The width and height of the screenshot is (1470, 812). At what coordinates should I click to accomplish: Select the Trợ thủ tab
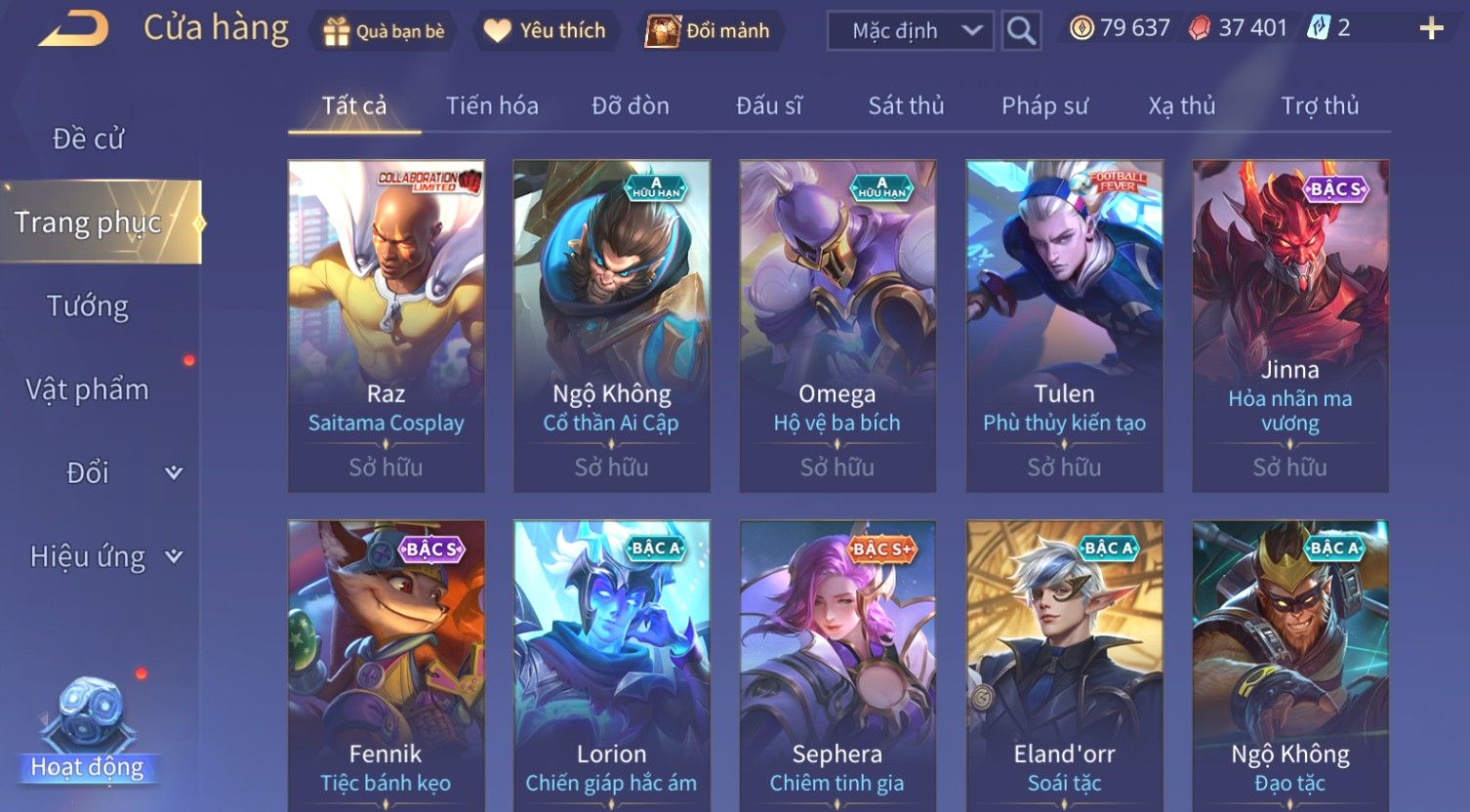coord(1320,105)
